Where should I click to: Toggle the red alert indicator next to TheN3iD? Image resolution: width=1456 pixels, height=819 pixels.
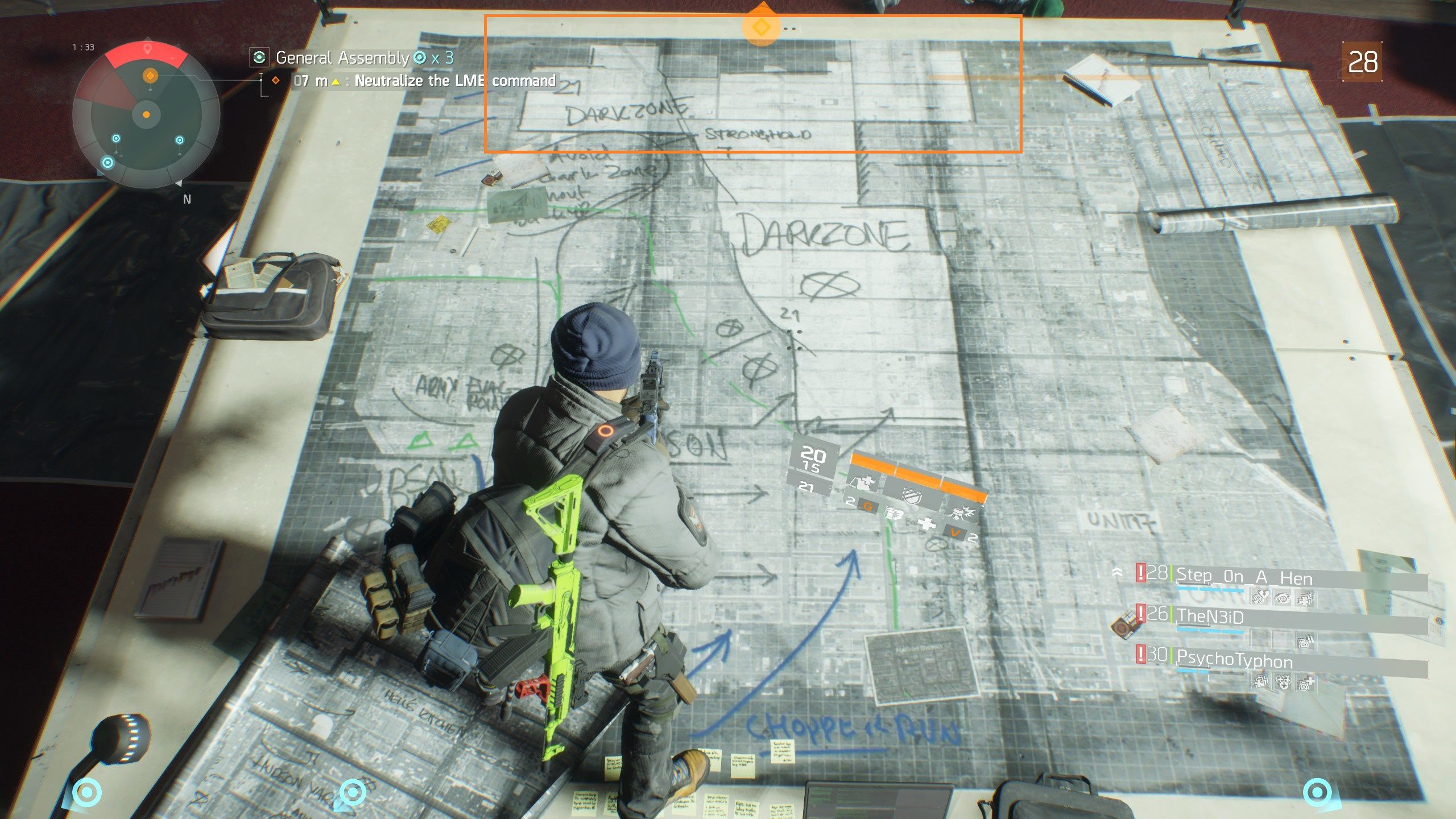[1140, 614]
